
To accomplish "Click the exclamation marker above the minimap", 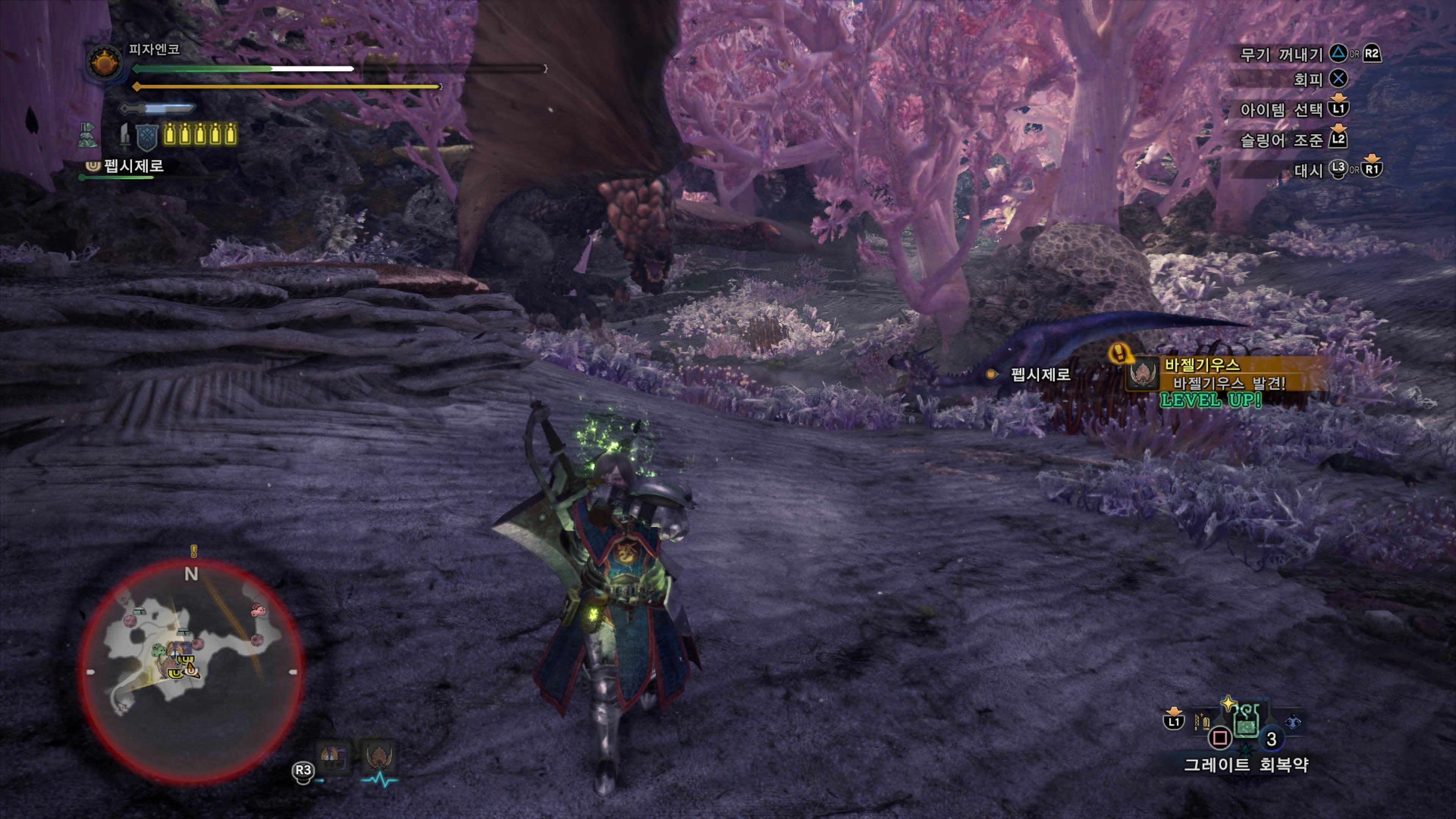I will pyautogui.click(x=194, y=550).
